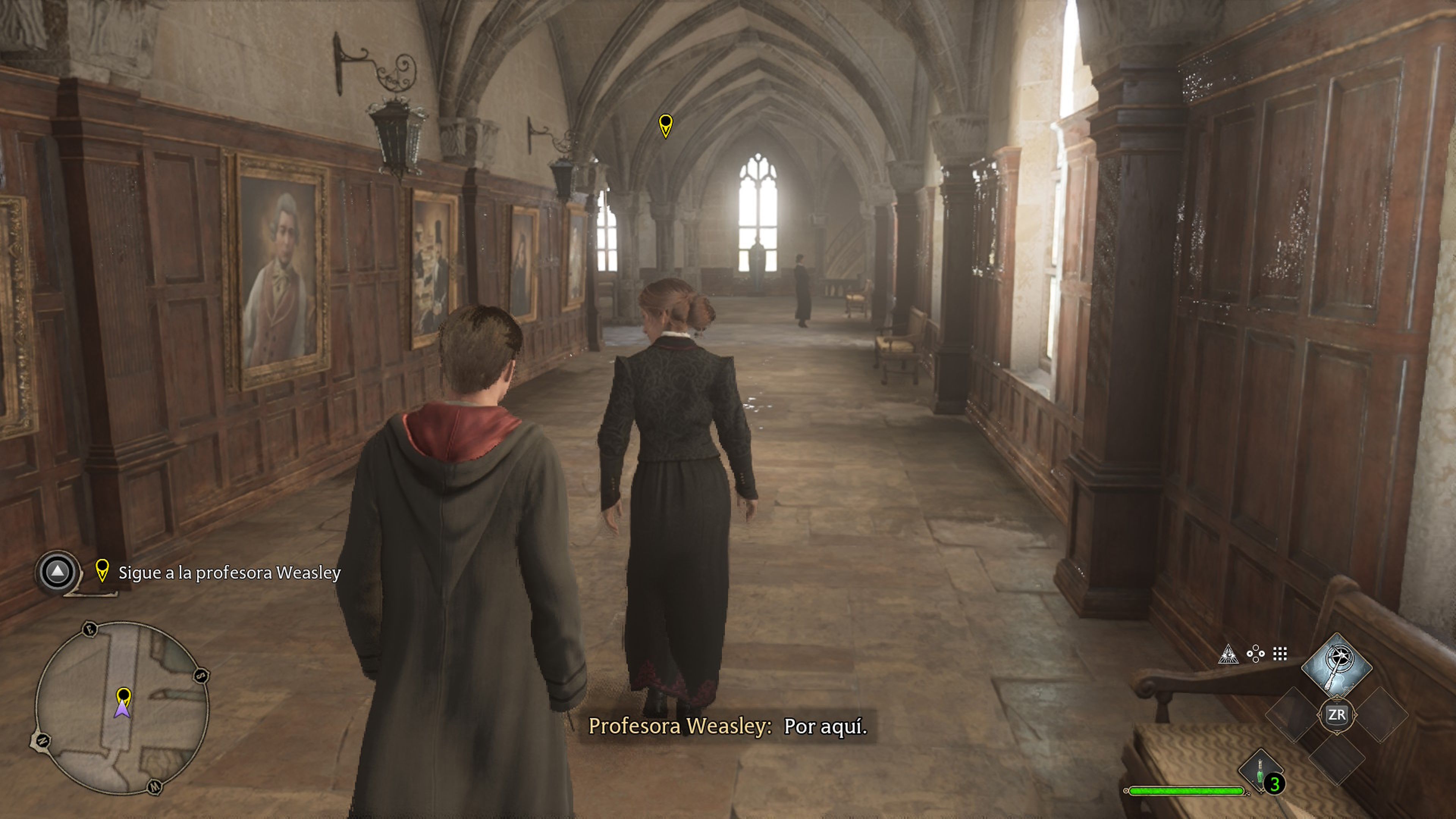Click the ZR button prompt in the spell wheel
The image size is (1456, 819).
1337,715
